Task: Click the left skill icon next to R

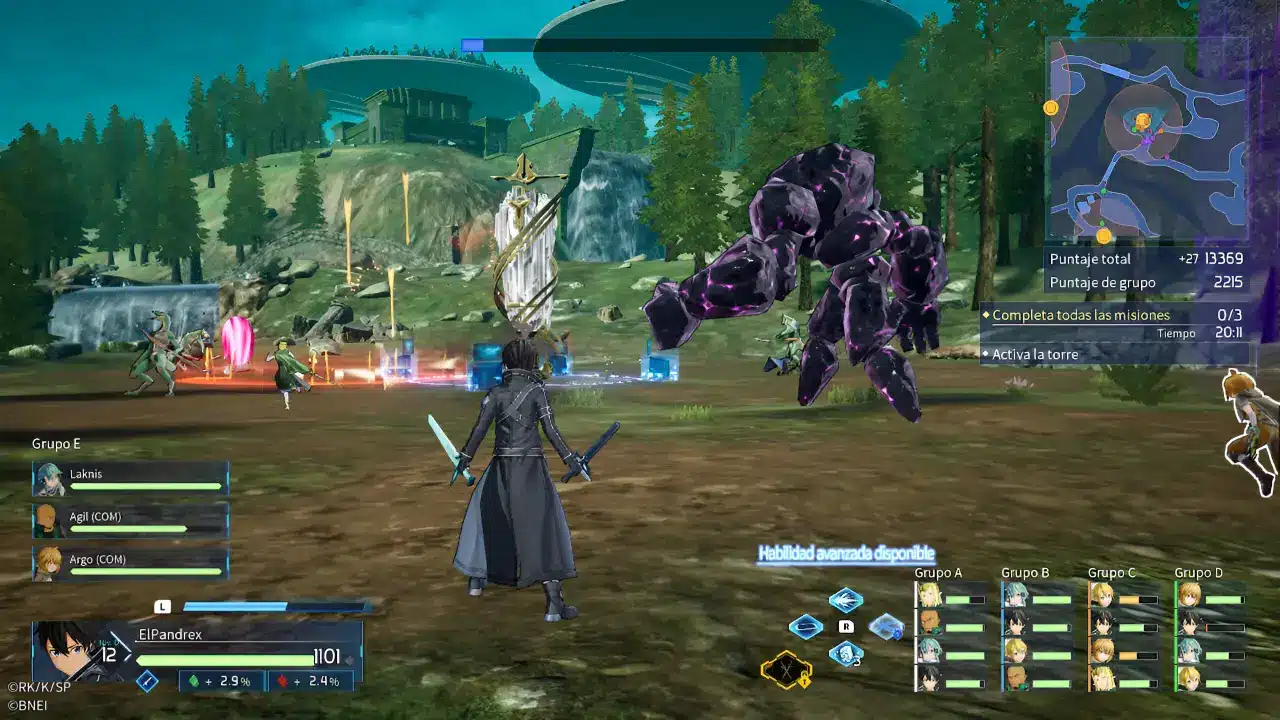Action: (806, 627)
